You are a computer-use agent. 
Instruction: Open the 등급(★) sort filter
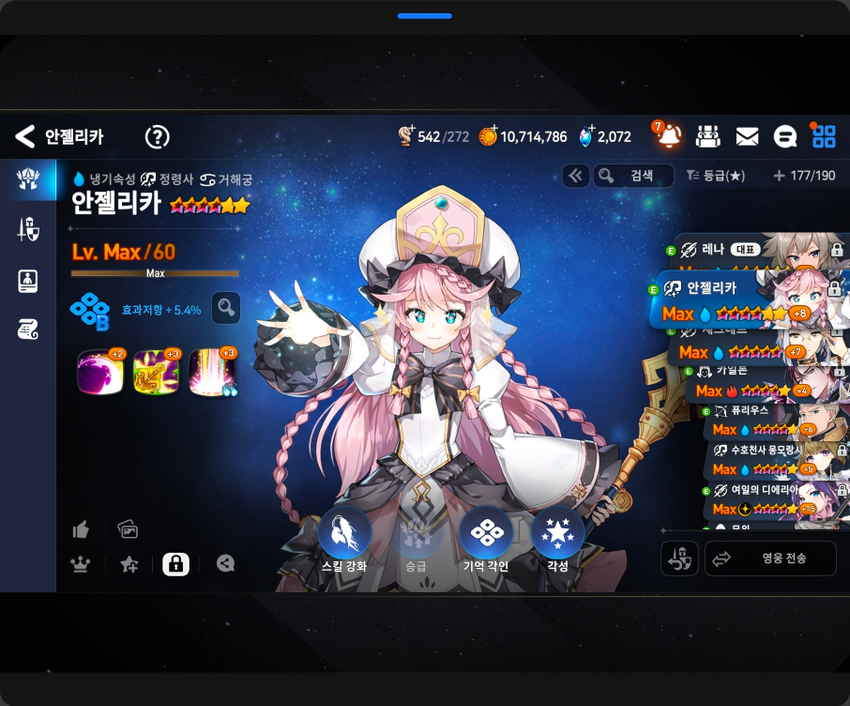(x=716, y=176)
